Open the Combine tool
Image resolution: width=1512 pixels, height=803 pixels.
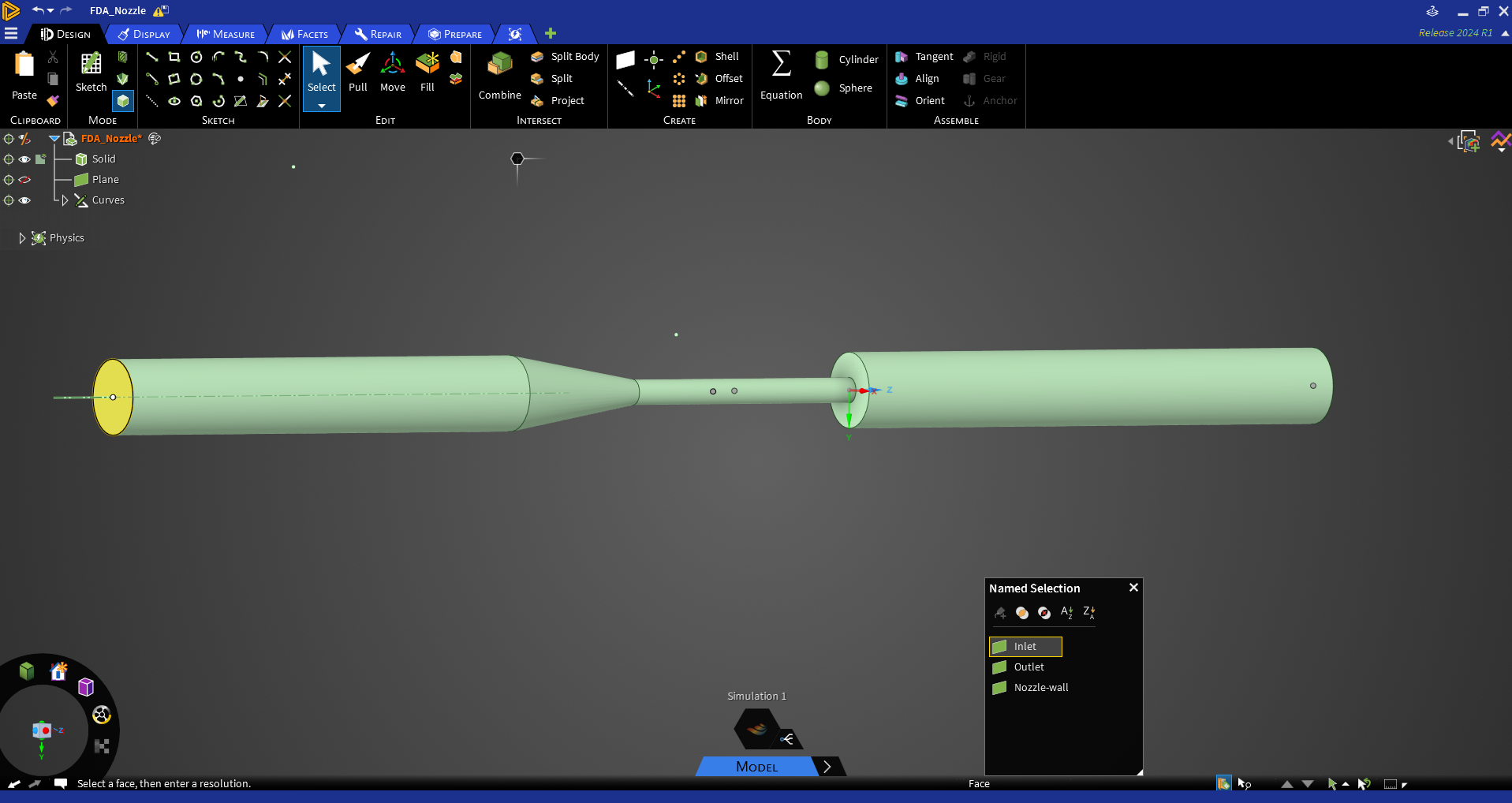[x=498, y=75]
